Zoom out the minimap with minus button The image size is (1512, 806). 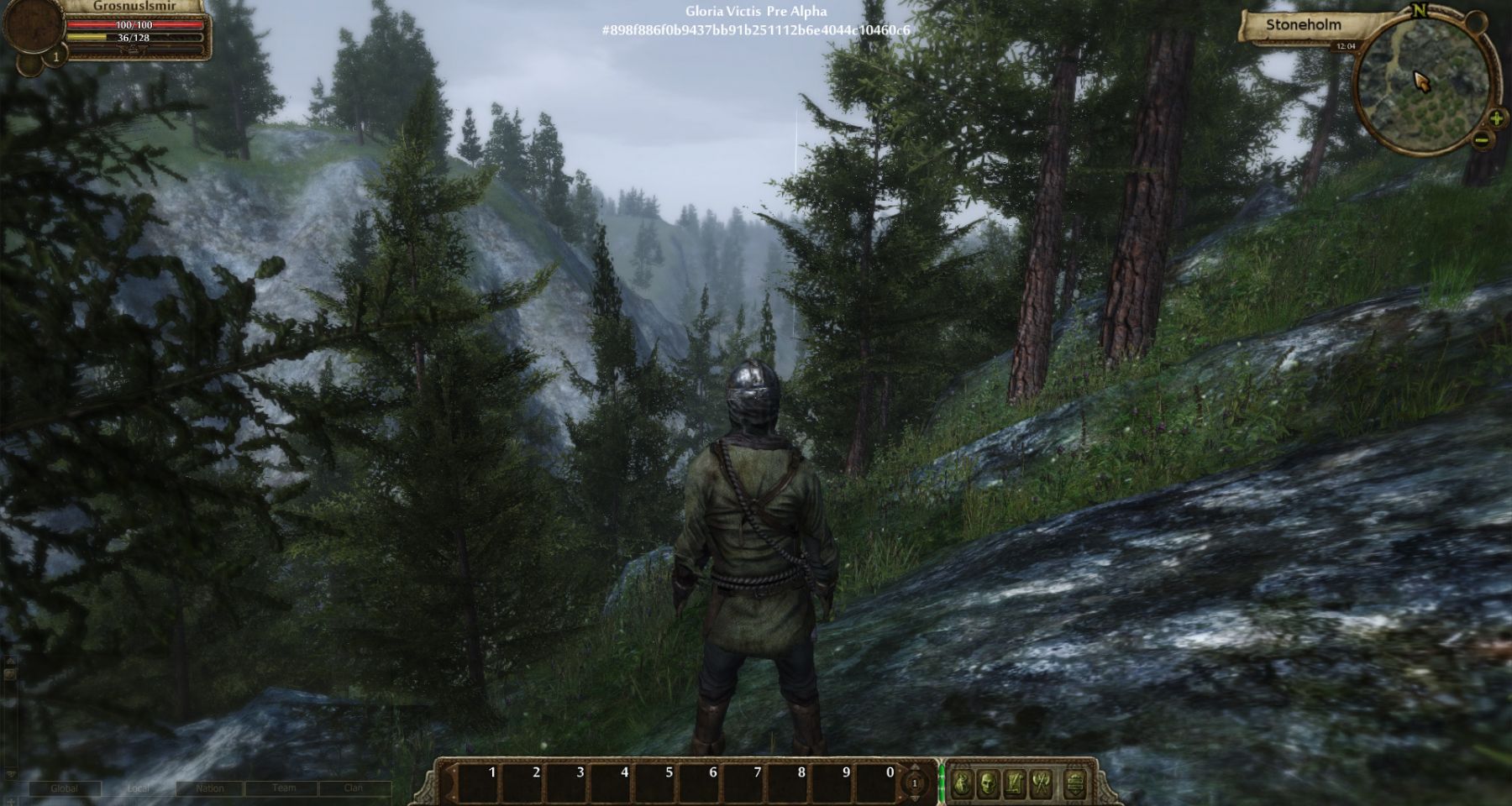click(1481, 140)
